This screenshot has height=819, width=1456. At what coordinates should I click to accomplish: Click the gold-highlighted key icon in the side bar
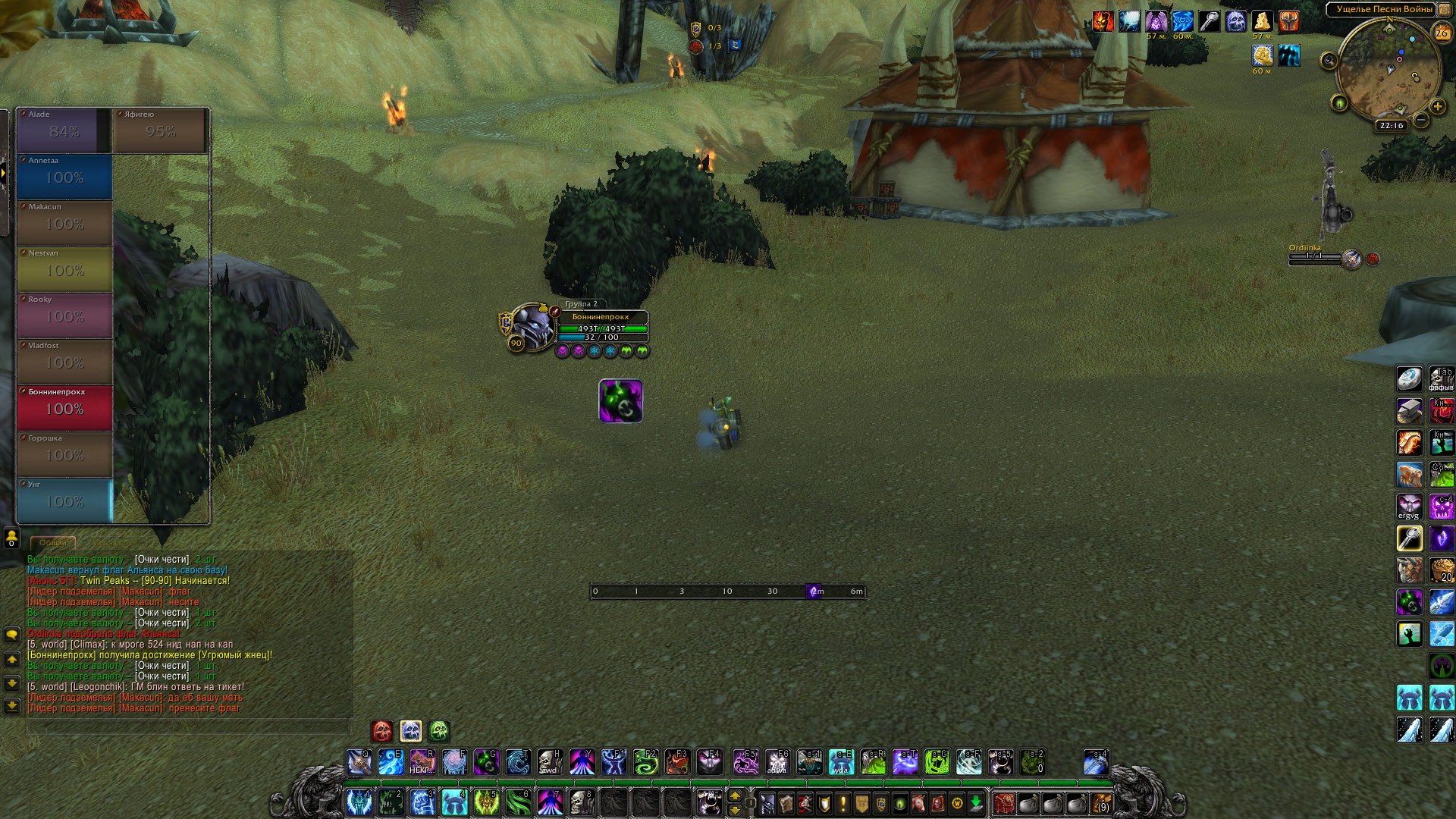click(1410, 538)
